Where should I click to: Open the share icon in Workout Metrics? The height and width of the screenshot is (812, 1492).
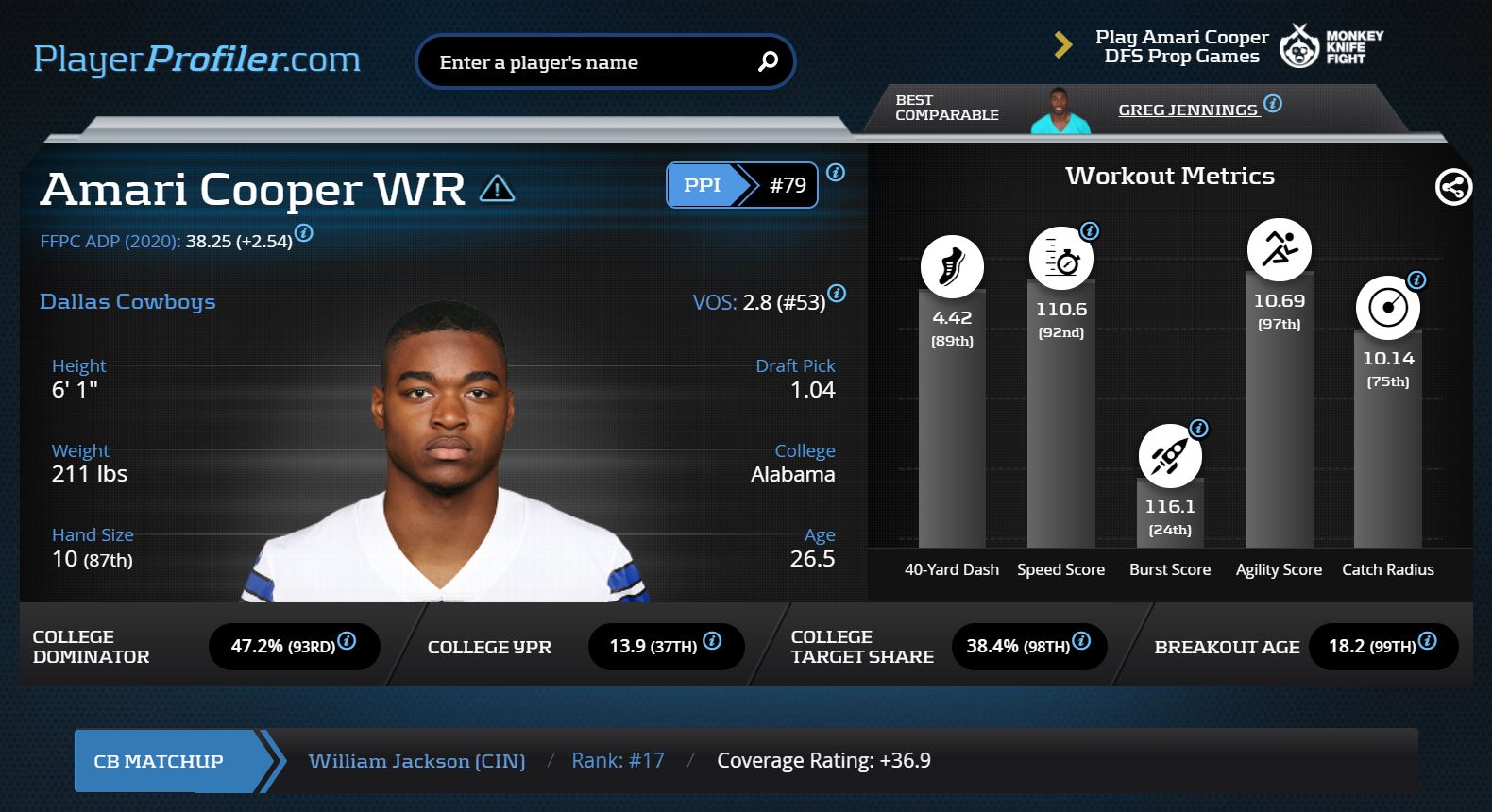pyautogui.click(x=1453, y=187)
